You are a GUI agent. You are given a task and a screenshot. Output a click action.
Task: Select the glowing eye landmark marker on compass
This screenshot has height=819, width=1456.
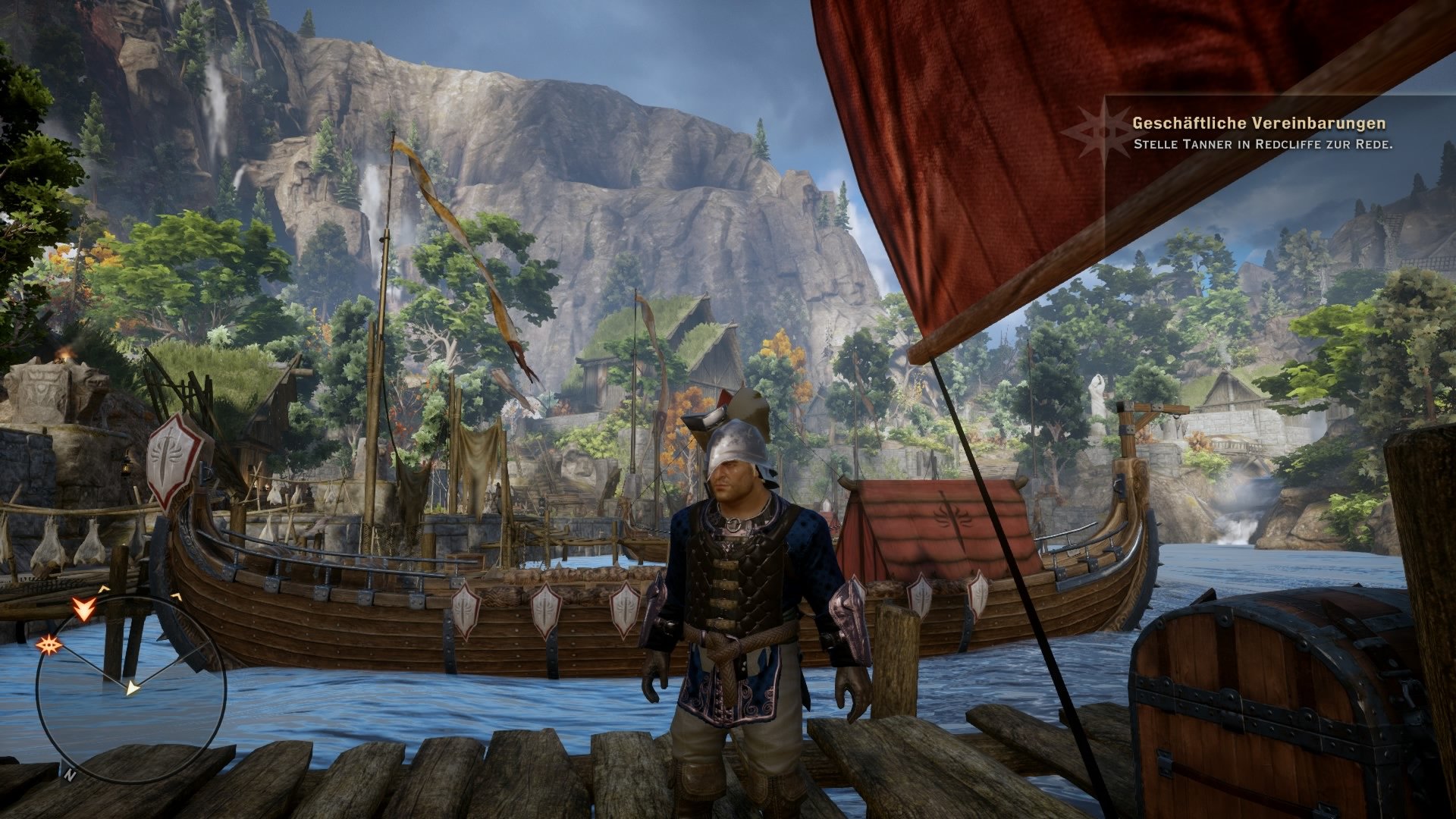pyautogui.click(x=50, y=644)
